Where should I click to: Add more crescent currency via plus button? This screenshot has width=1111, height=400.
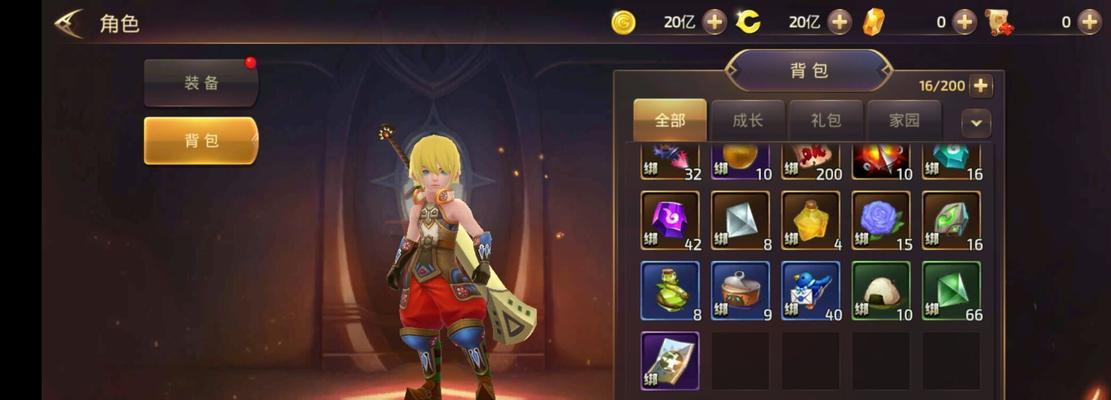tap(839, 22)
